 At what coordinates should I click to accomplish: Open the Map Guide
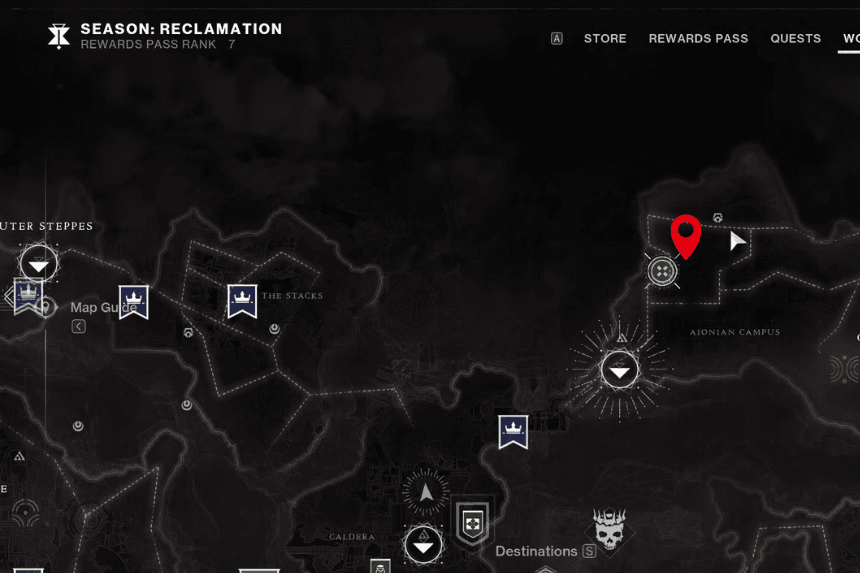click(x=103, y=308)
